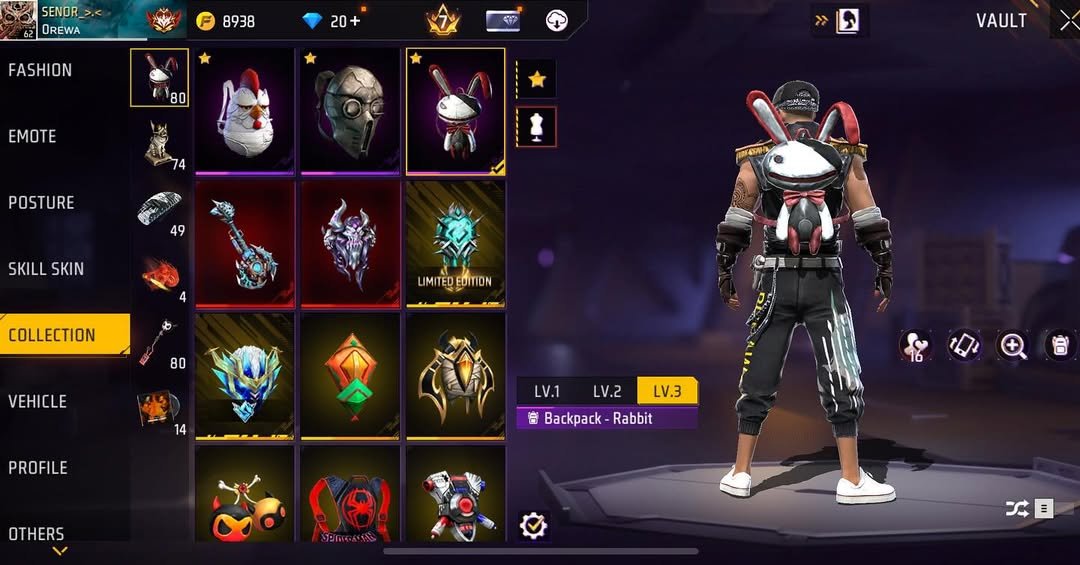Viewport: 1080px width, 565px height.
Task: Click the shuffle random outfit button
Action: coord(1016,509)
